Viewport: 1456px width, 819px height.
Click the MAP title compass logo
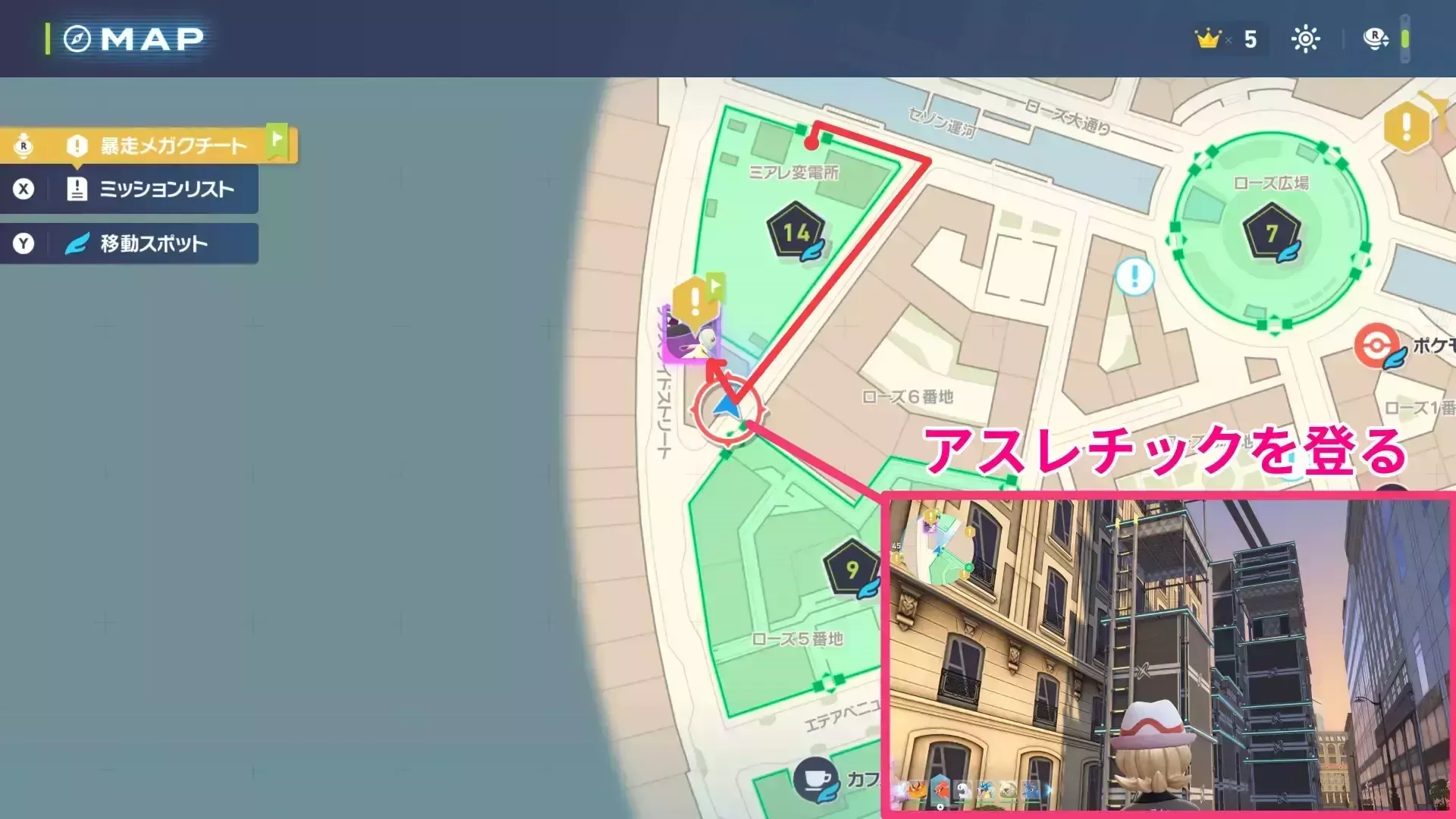click(78, 39)
